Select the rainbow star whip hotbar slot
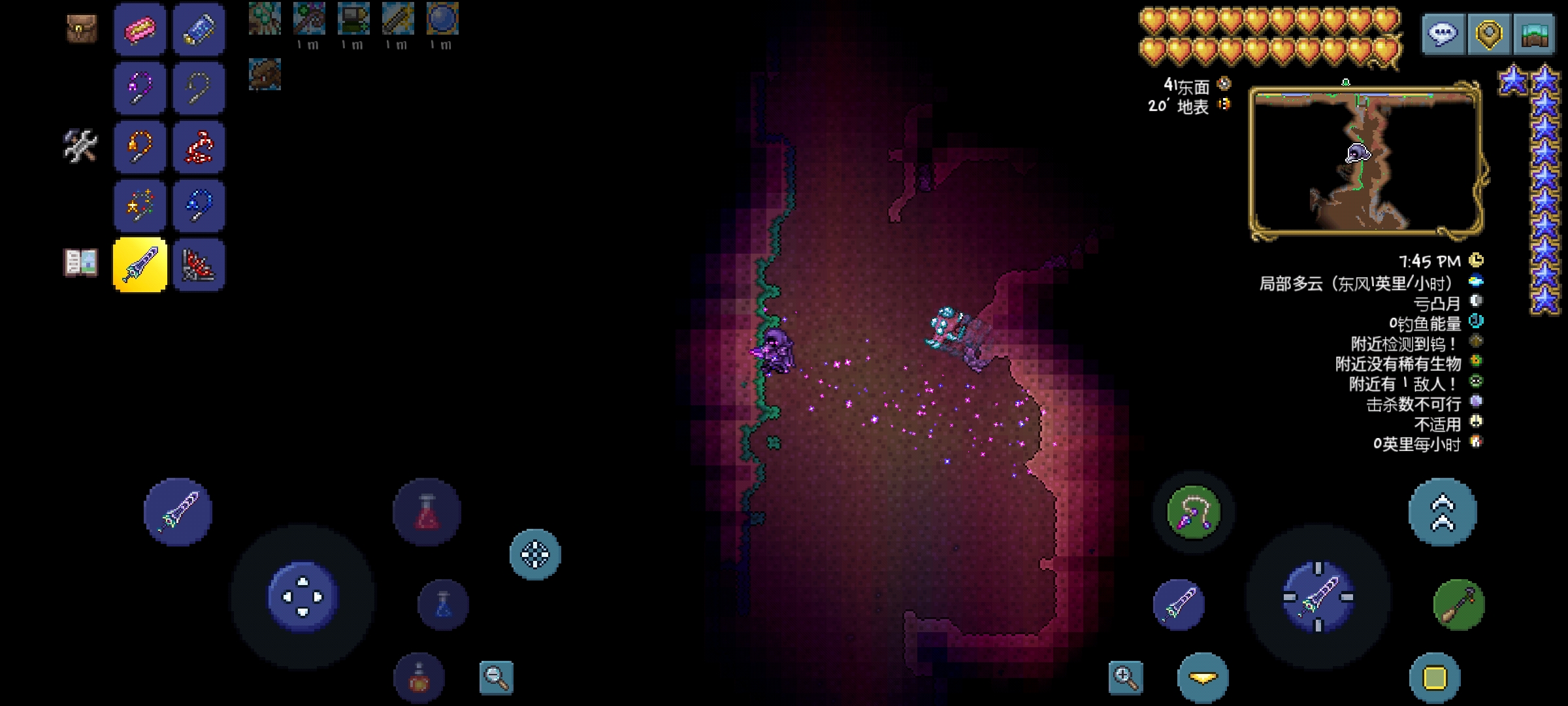The width and height of the screenshot is (1568, 706). [140, 206]
